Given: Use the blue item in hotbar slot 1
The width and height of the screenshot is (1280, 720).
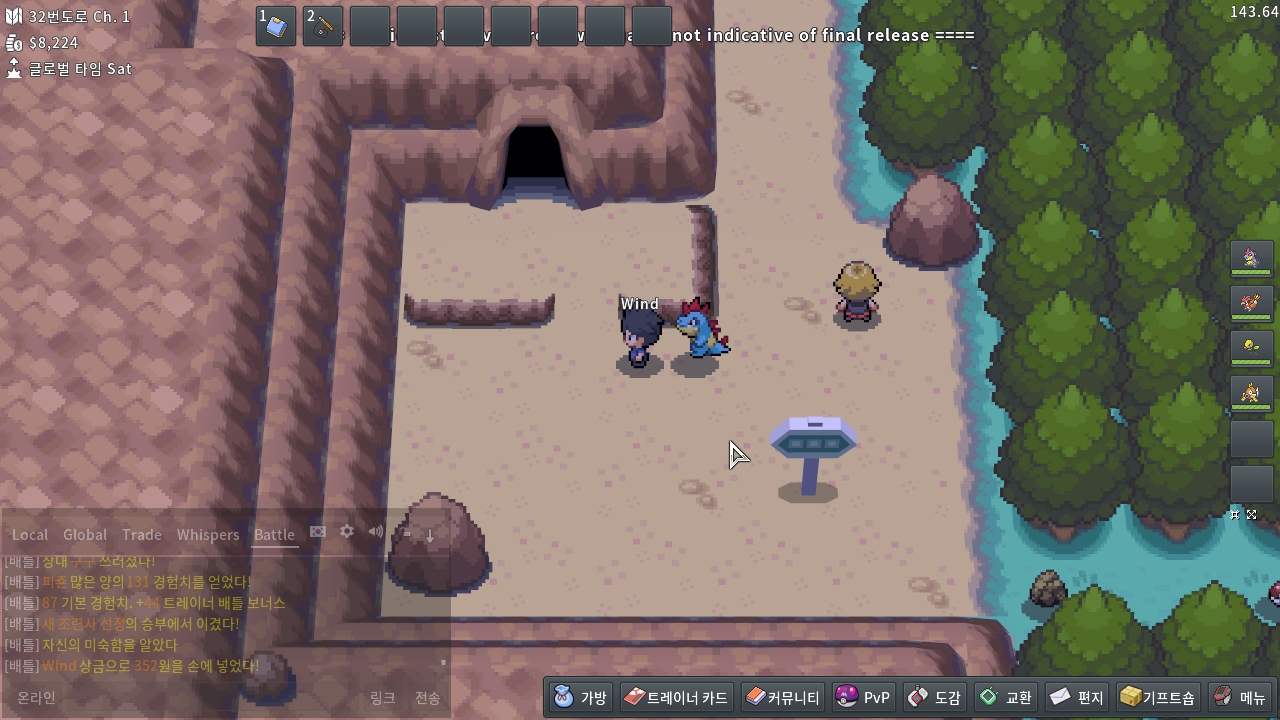Looking at the screenshot, I should click(276, 27).
